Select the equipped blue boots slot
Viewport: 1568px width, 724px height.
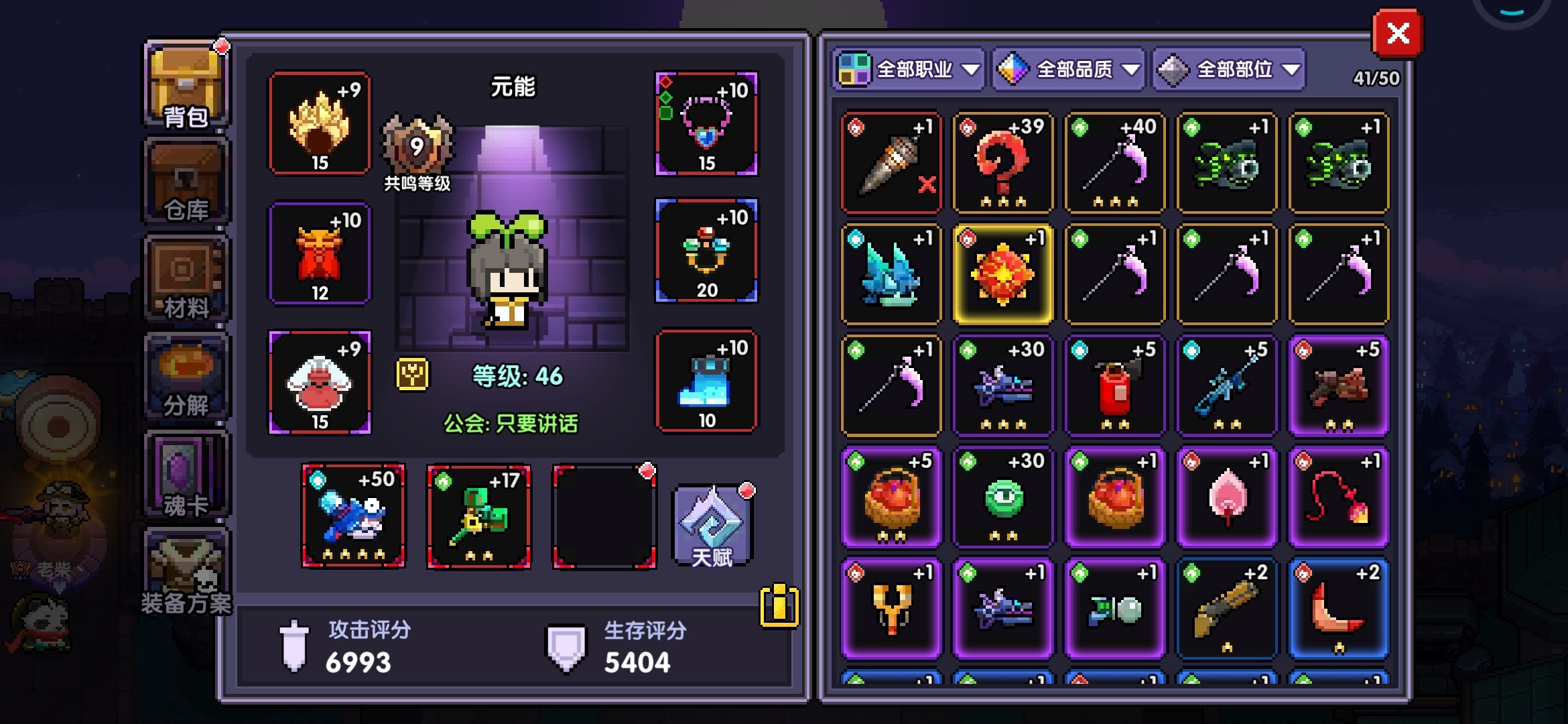click(x=706, y=381)
